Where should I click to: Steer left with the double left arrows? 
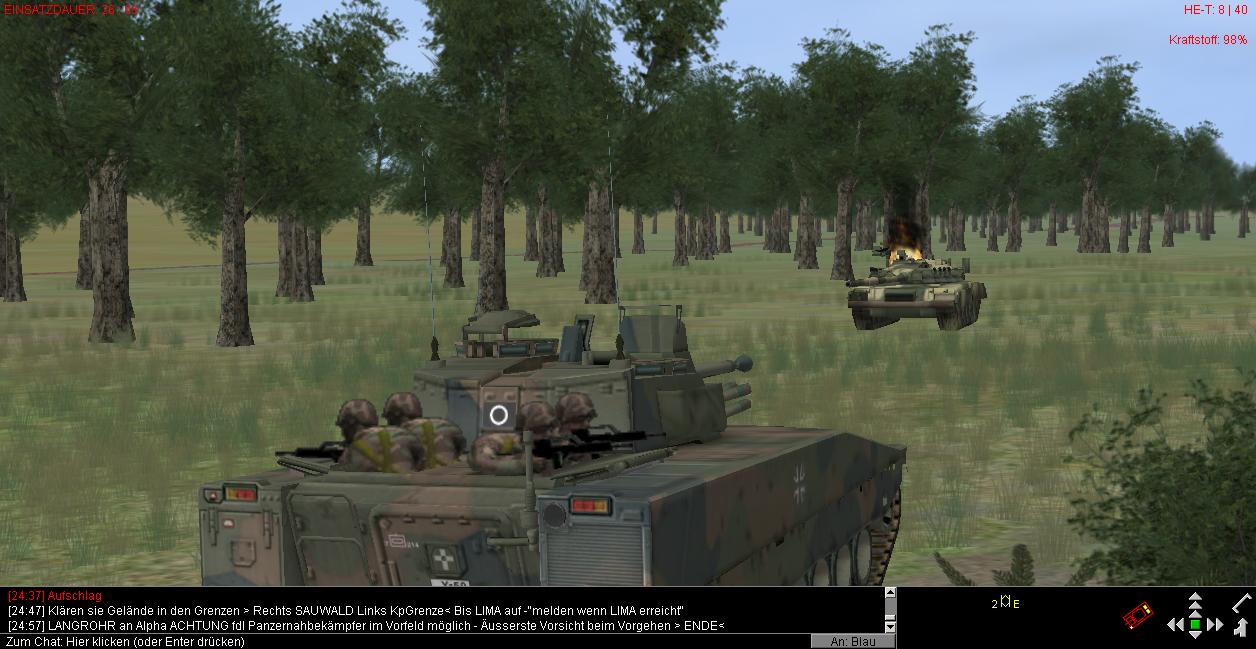tap(1175, 625)
